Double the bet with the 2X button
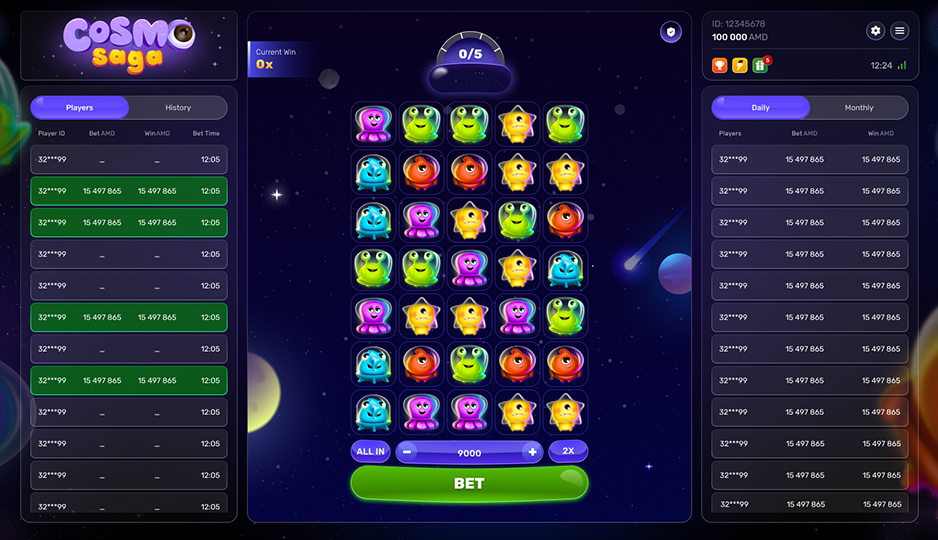The height and width of the screenshot is (540, 938). [x=568, y=451]
